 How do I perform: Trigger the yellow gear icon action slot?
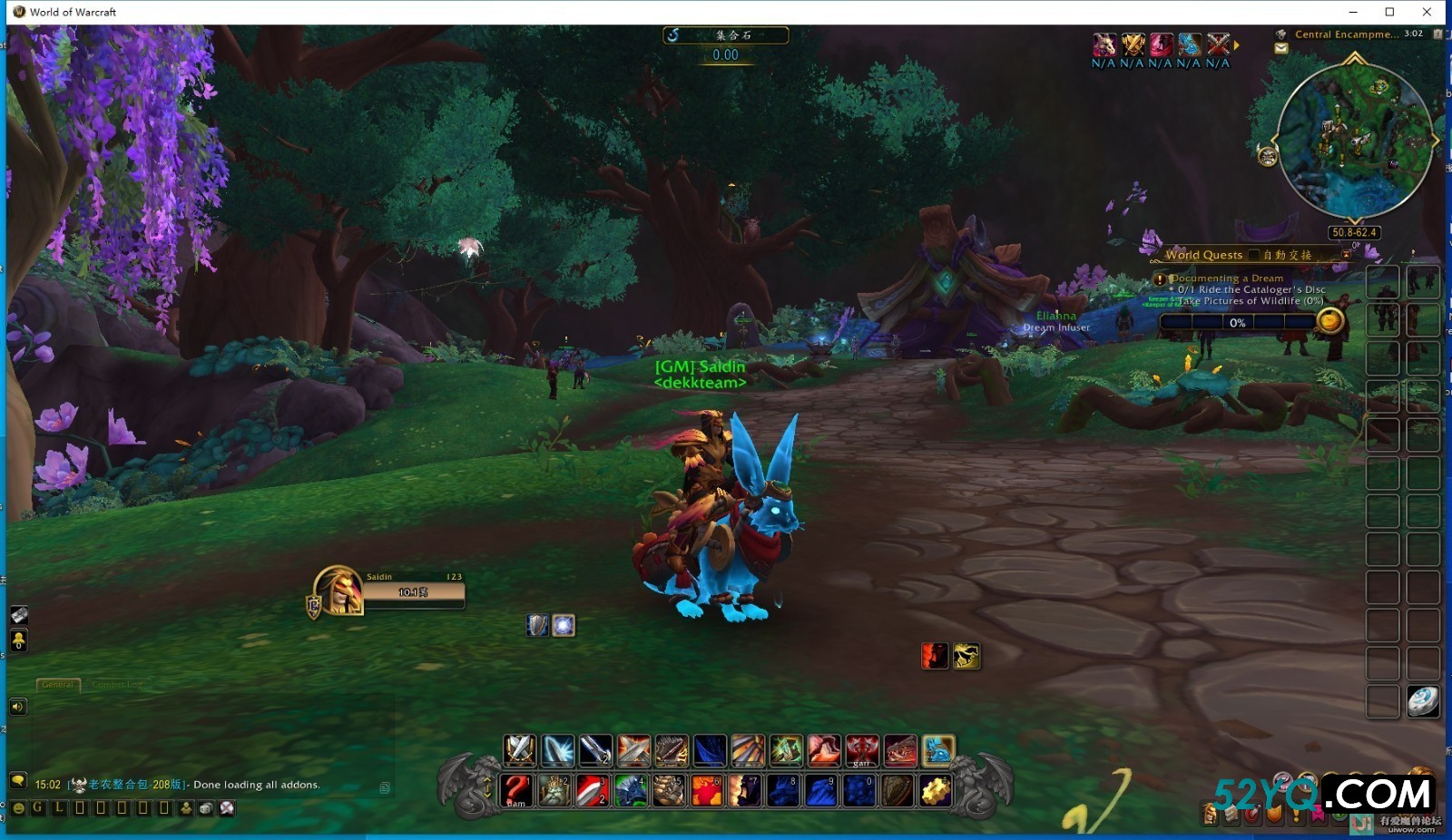pos(936,790)
